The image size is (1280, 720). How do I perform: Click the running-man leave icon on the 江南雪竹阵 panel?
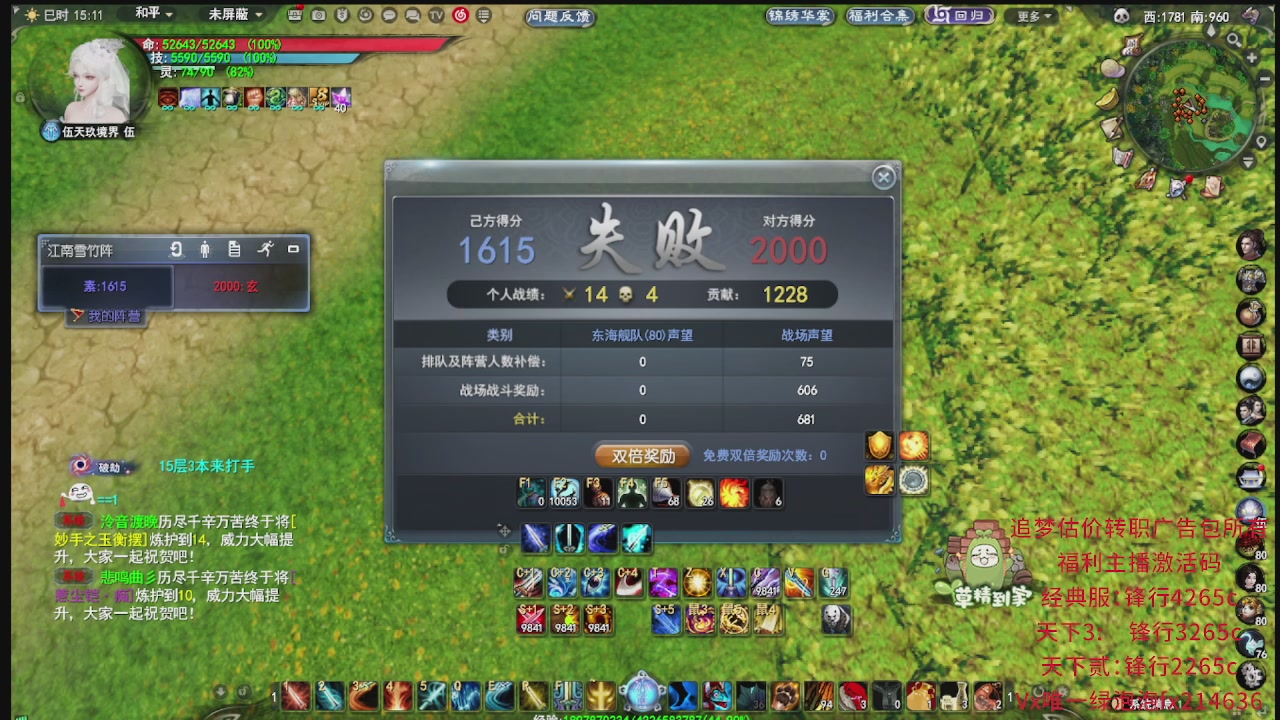pyautogui.click(x=266, y=249)
